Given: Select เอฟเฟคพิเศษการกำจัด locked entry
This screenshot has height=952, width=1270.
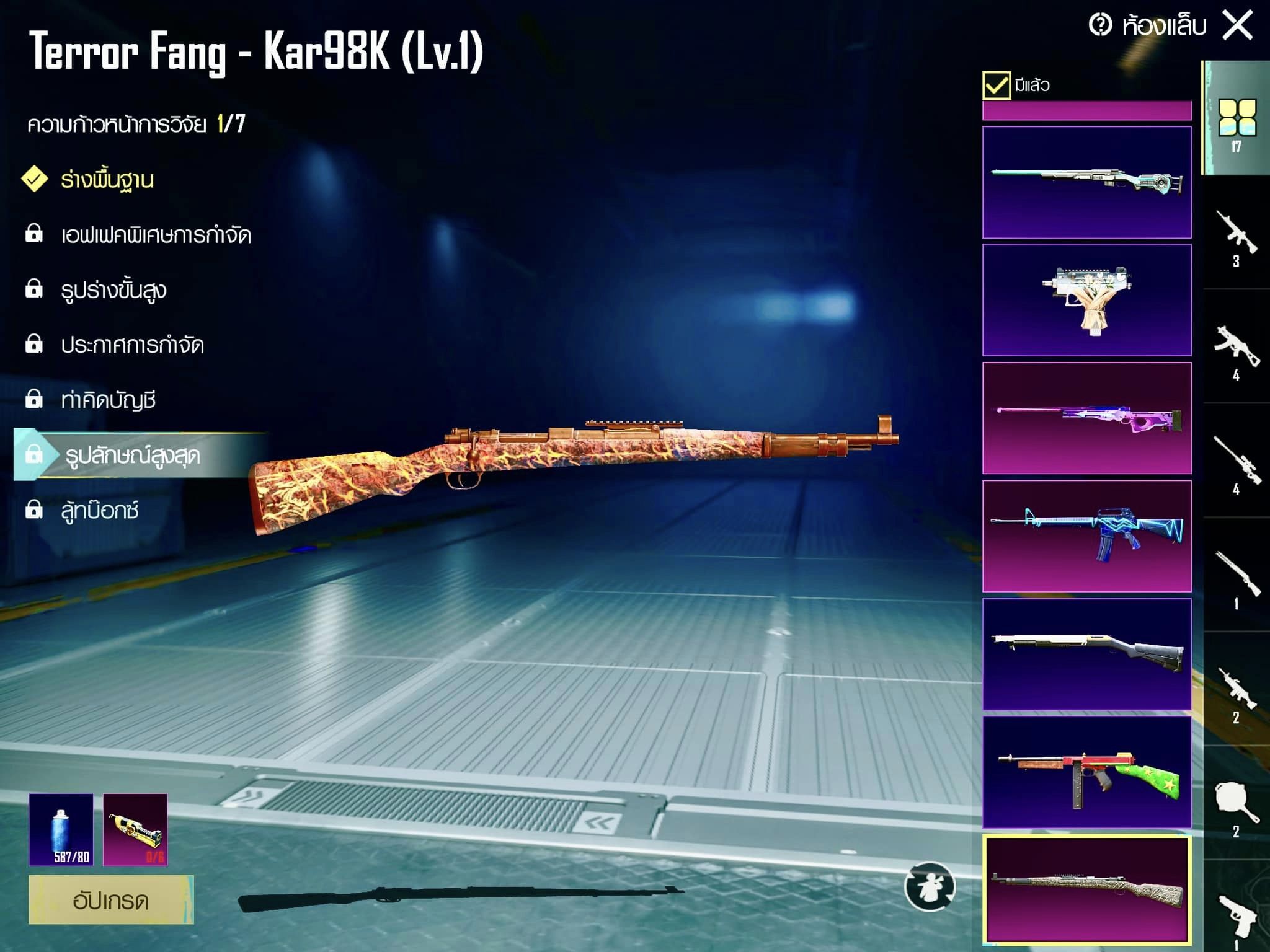Looking at the screenshot, I should point(155,235).
